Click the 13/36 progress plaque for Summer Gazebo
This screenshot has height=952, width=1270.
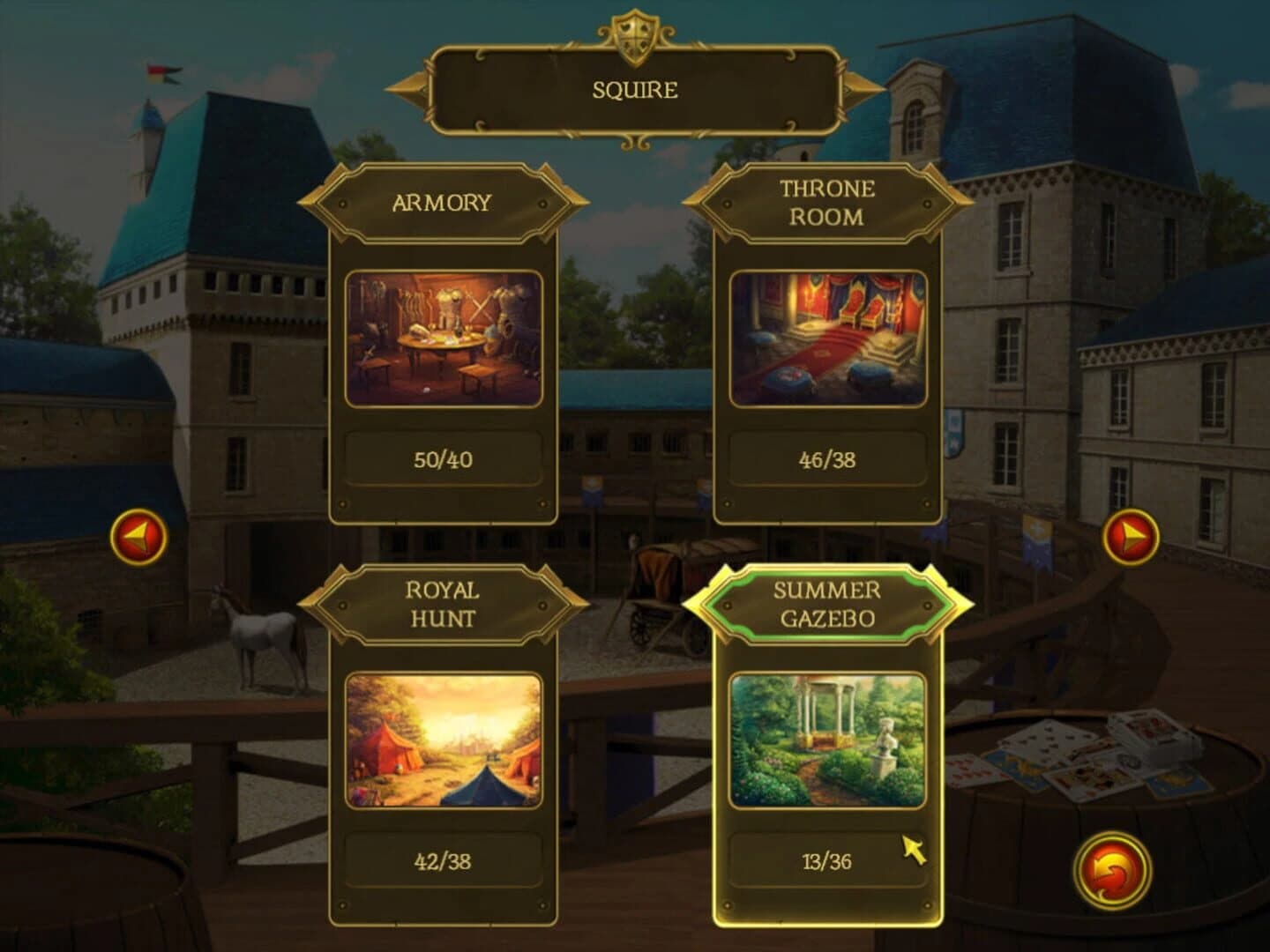(x=829, y=863)
